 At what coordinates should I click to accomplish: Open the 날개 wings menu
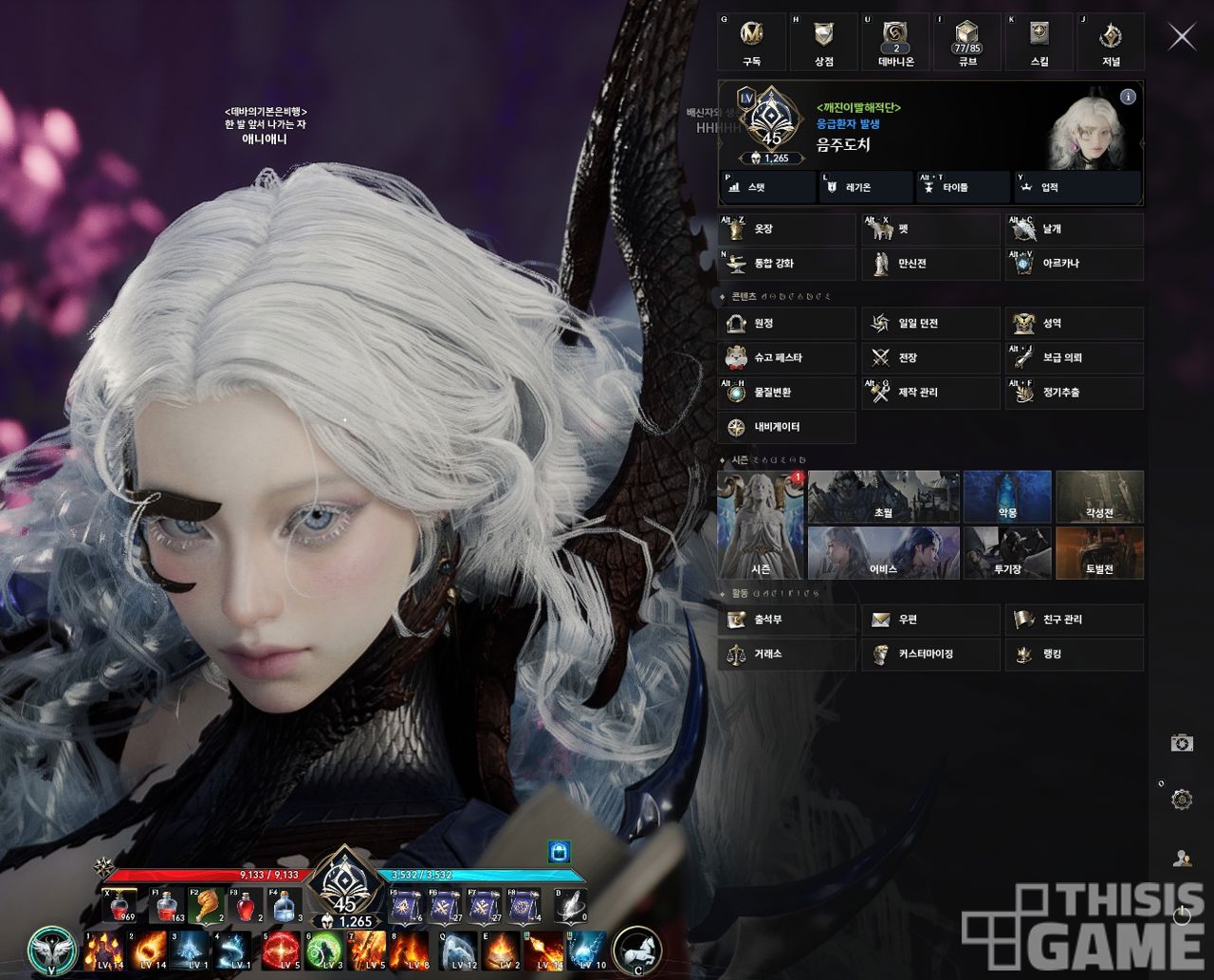click(1074, 230)
